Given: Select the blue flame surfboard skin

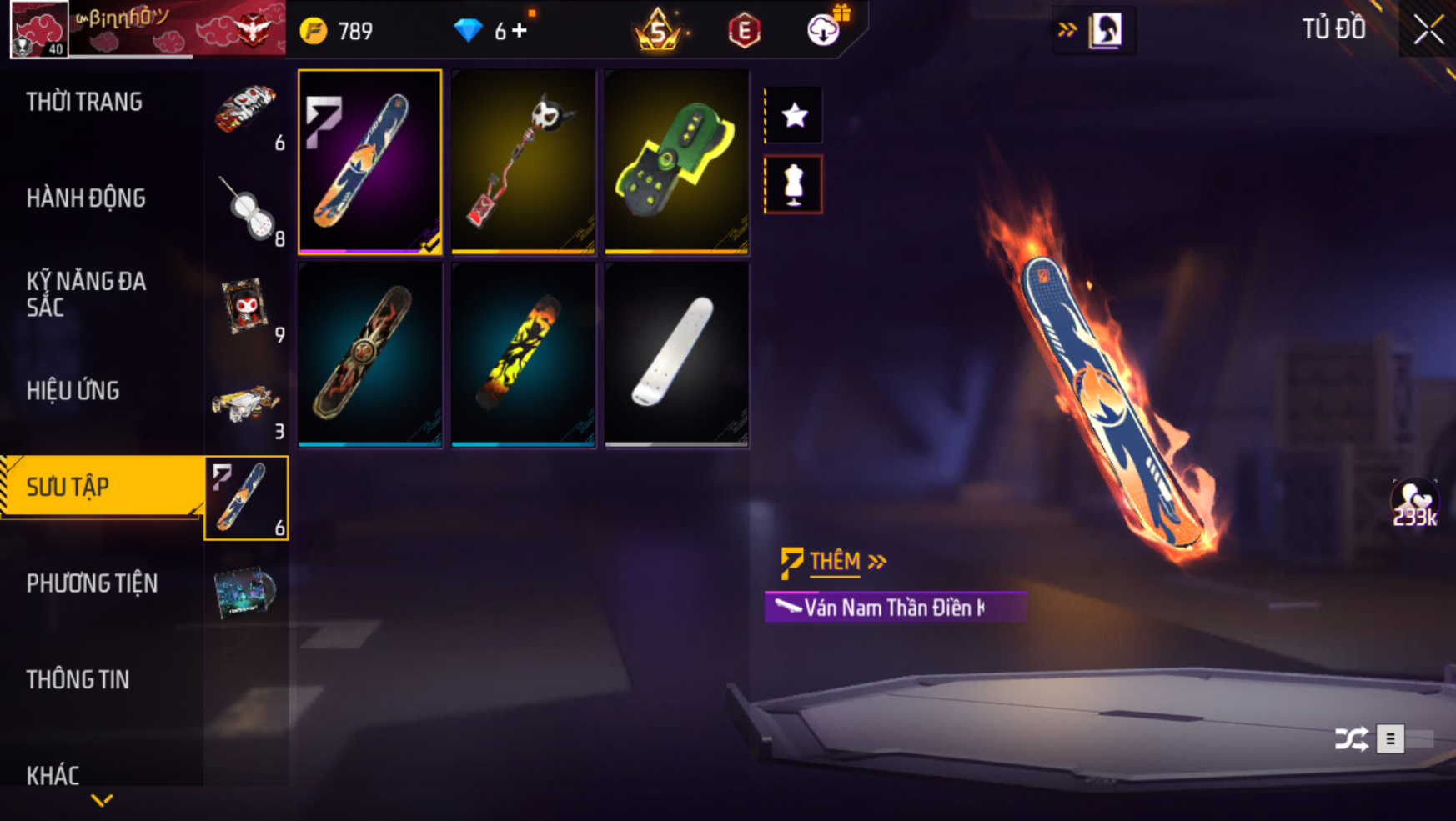Looking at the screenshot, I should (x=369, y=162).
